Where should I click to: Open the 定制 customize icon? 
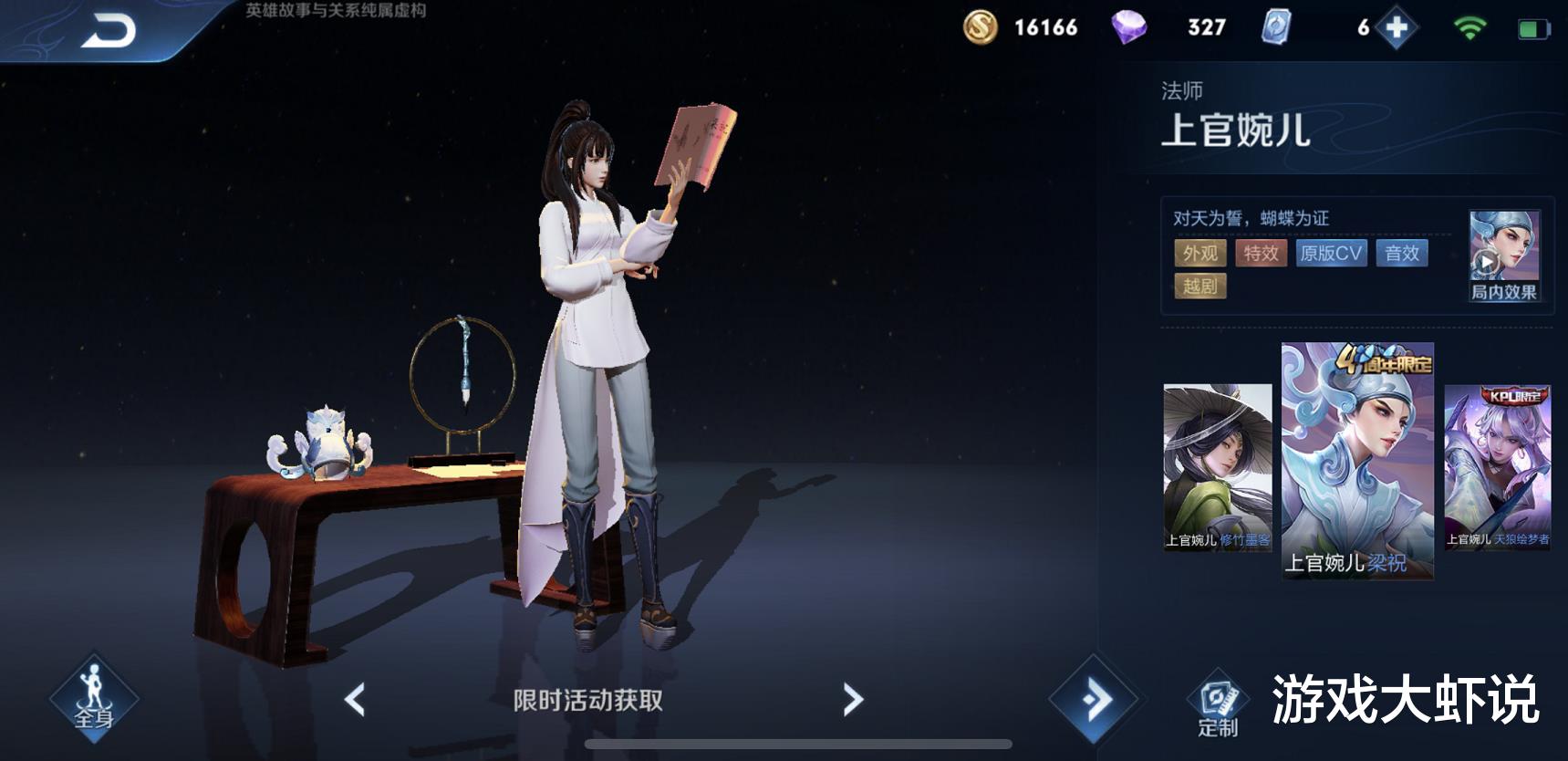(x=1219, y=698)
